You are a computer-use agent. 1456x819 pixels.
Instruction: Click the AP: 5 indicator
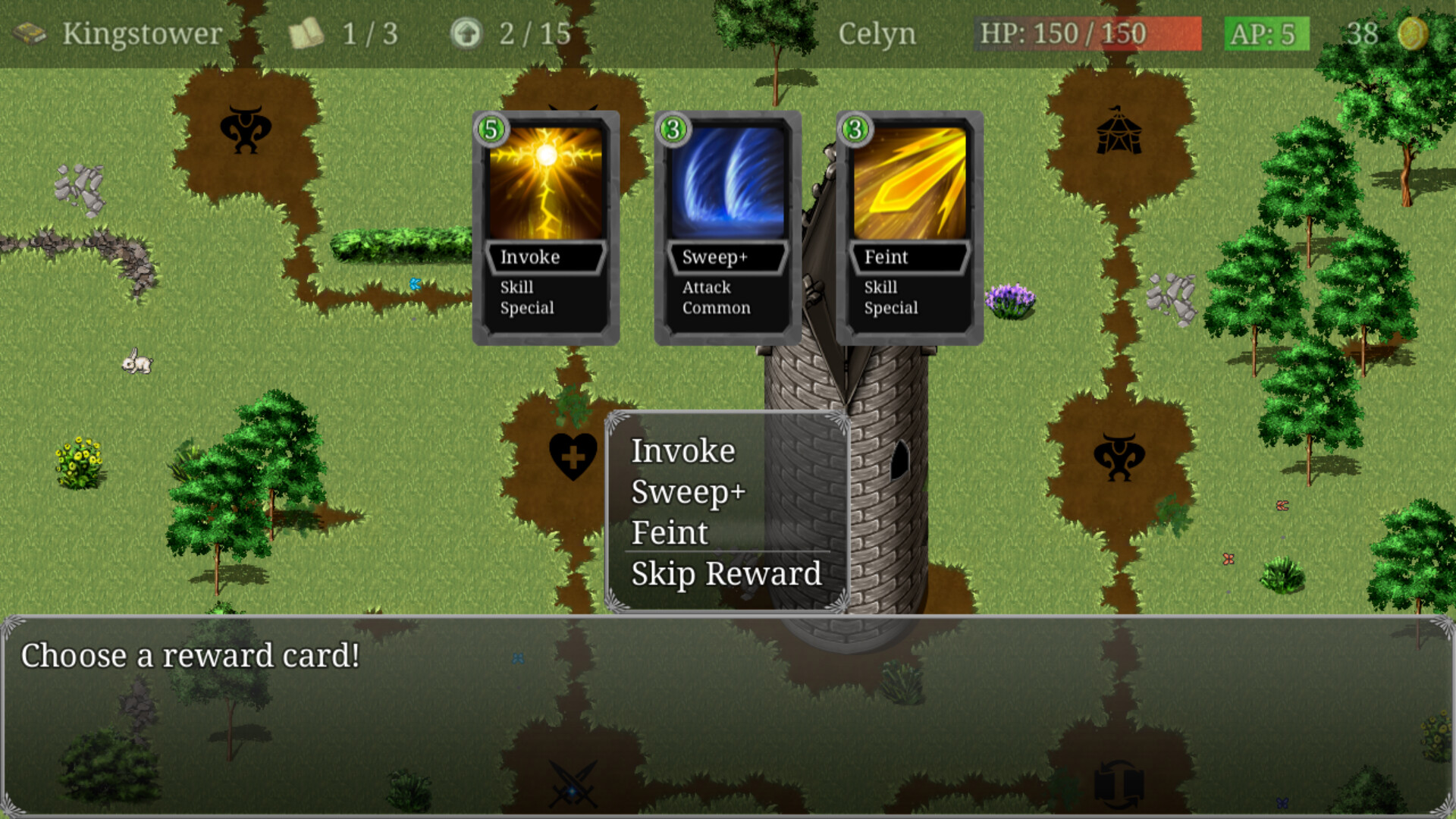1265,33
